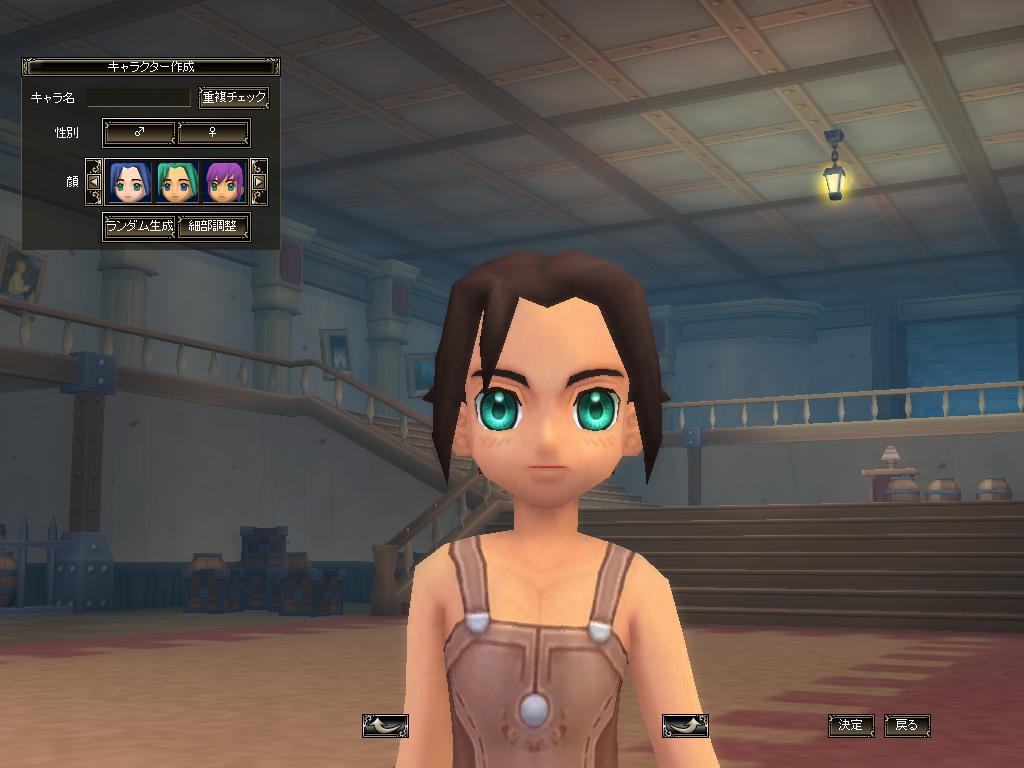Generate a random character with ランダム生成
Screen dimensions: 1024x768
(139, 226)
